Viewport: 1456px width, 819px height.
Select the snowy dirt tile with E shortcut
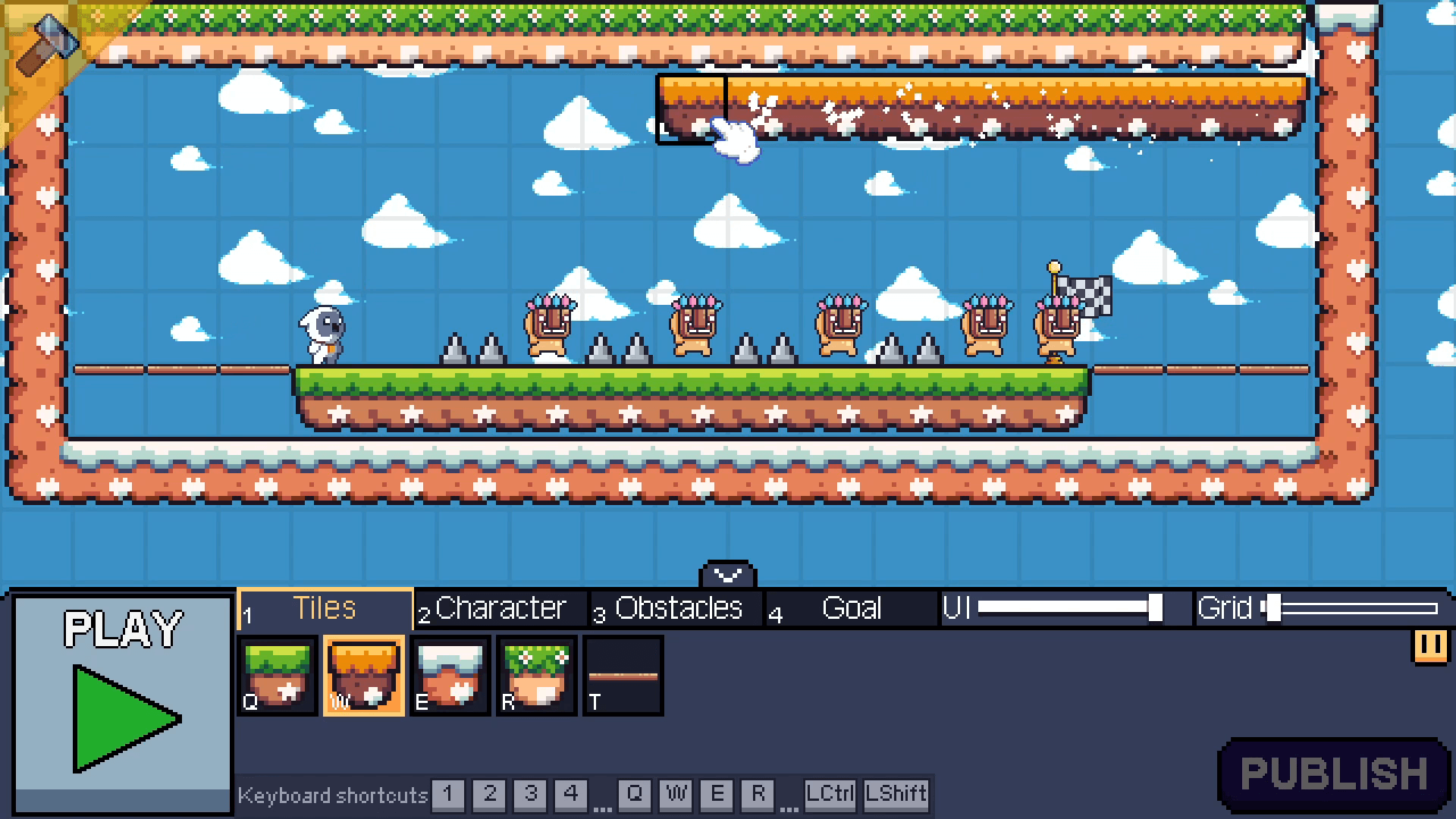(450, 676)
